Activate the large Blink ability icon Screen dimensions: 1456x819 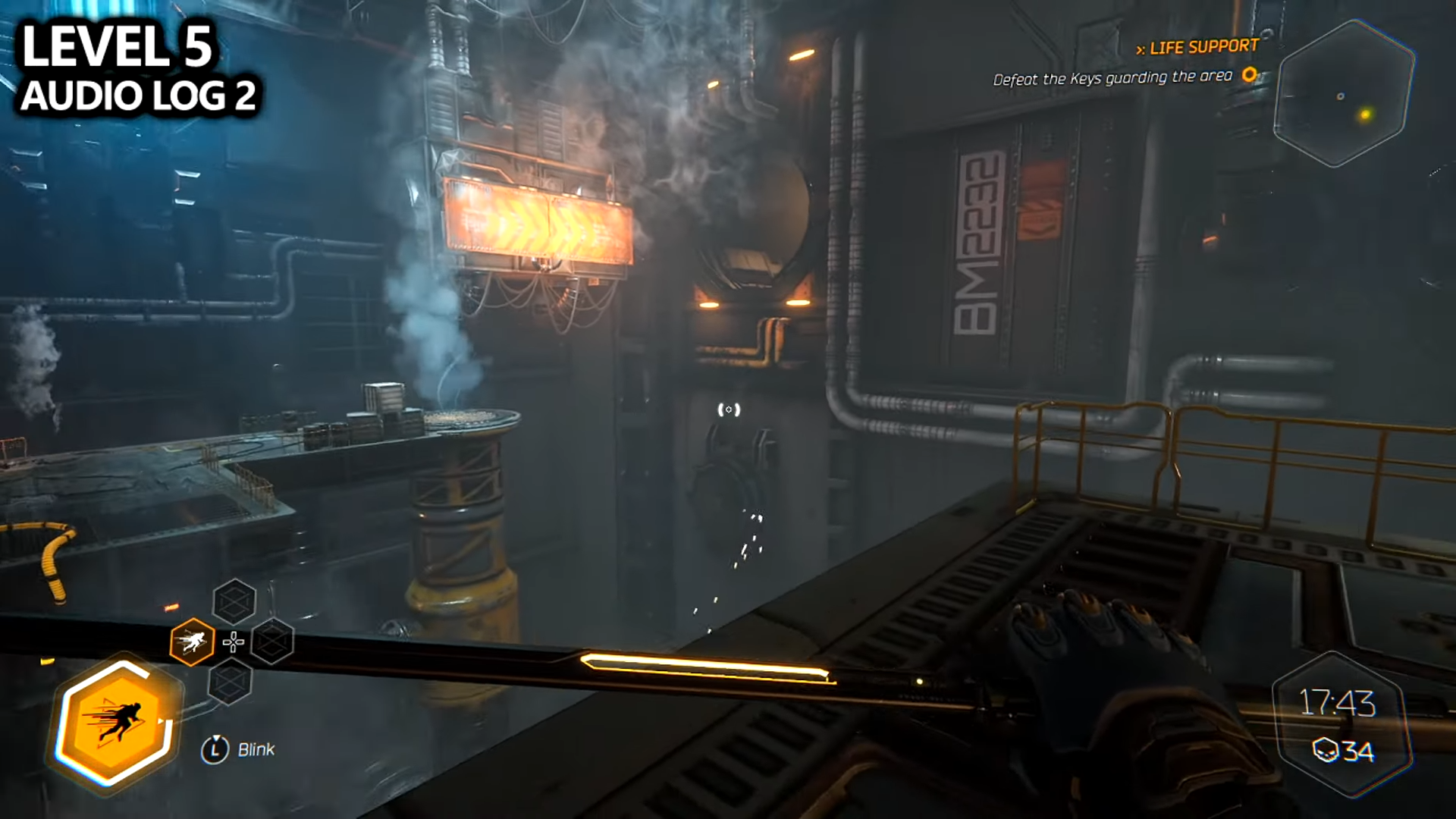tap(115, 723)
